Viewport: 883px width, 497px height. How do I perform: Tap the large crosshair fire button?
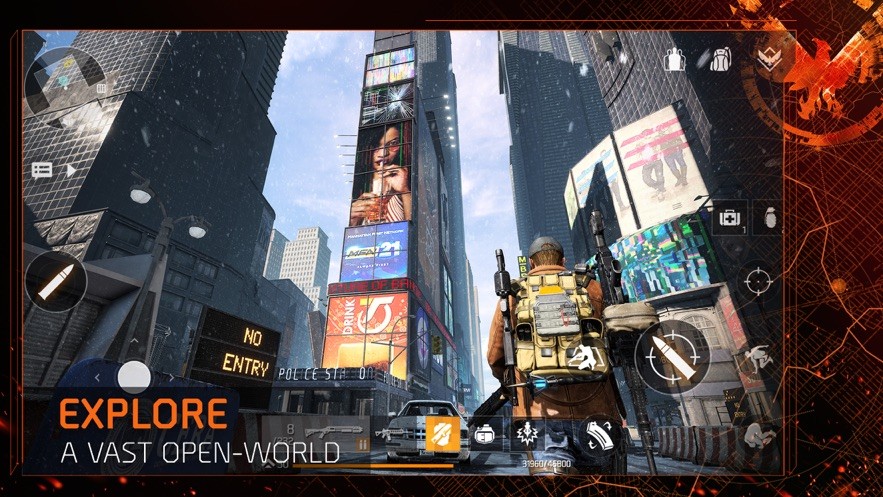click(x=672, y=355)
